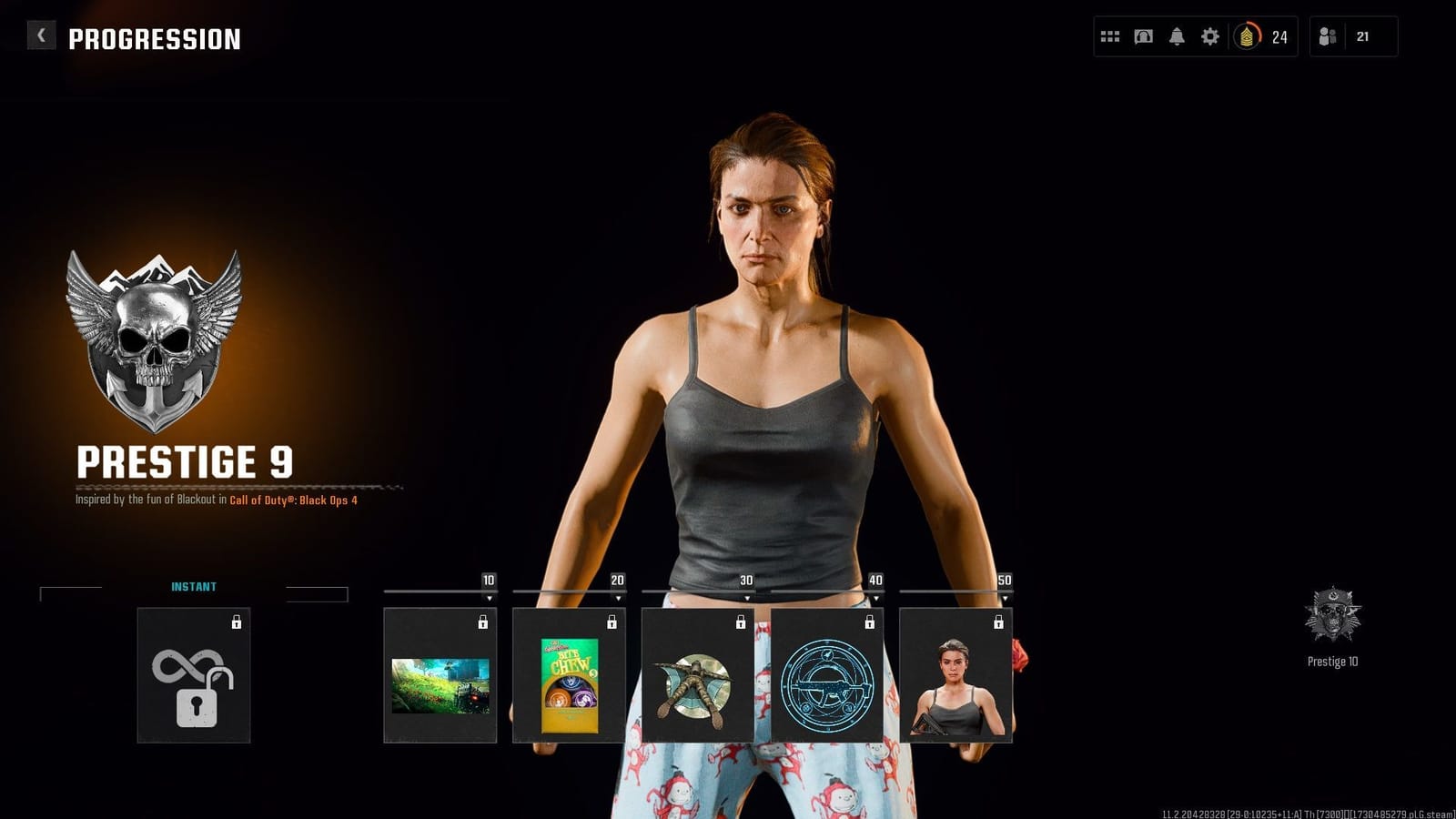This screenshot has width=1456, height=819.
Task: Open the apps grid menu
Action: [x=1110, y=37]
